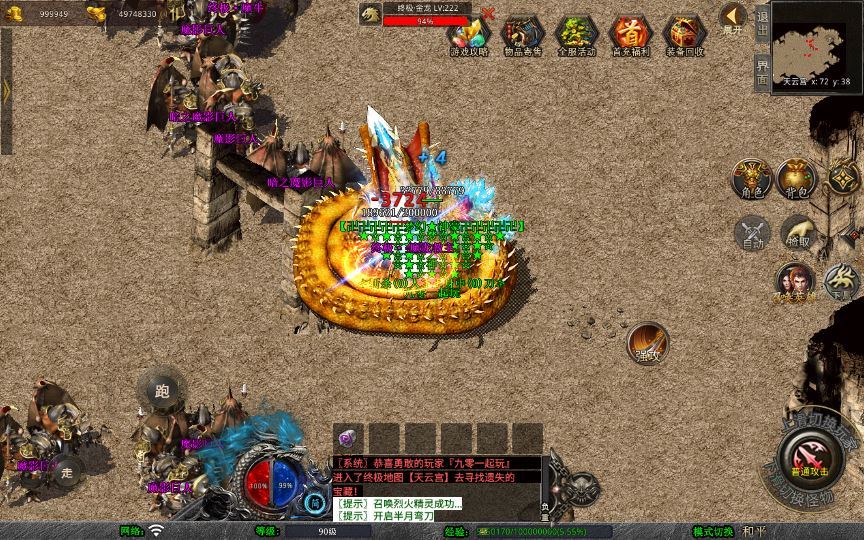The width and height of the screenshot is (864, 540).
Task: Open the 全服活动 server events icon
Action: point(575,36)
